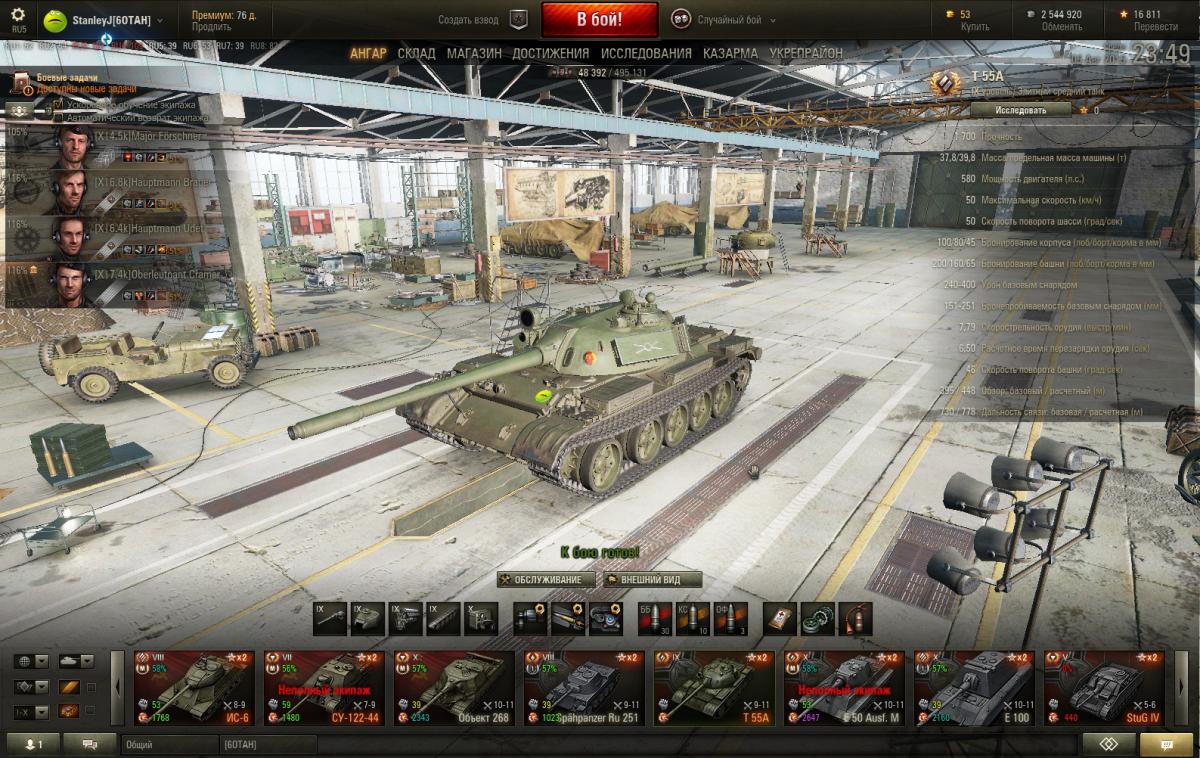
Task: Switch to the Склад tab
Action: click(x=416, y=53)
